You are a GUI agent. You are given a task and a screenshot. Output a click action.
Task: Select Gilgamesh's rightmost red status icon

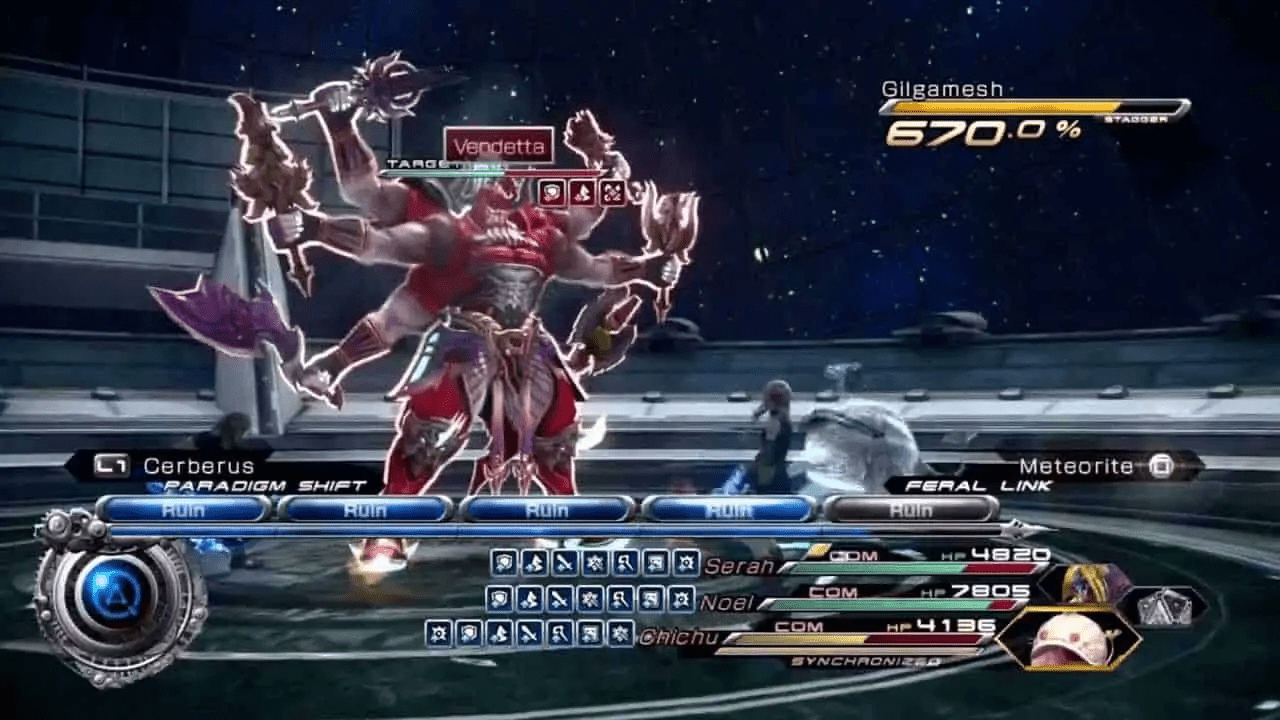coord(611,190)
